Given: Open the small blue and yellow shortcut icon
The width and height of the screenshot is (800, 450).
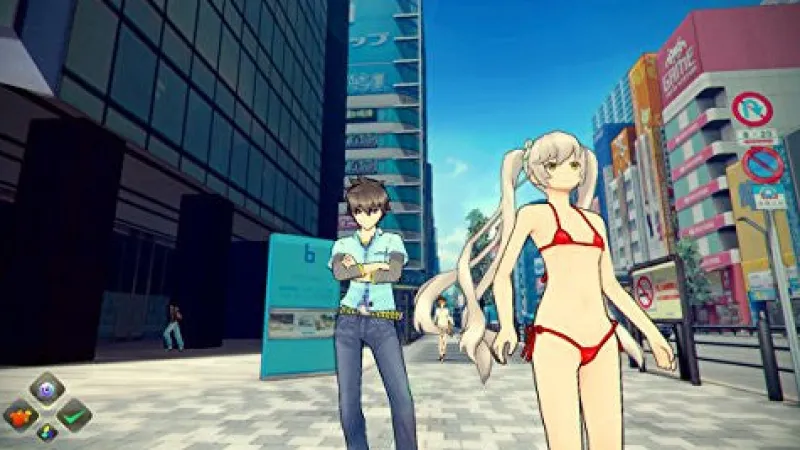Looking at the screenshot, I should [47, 433].
